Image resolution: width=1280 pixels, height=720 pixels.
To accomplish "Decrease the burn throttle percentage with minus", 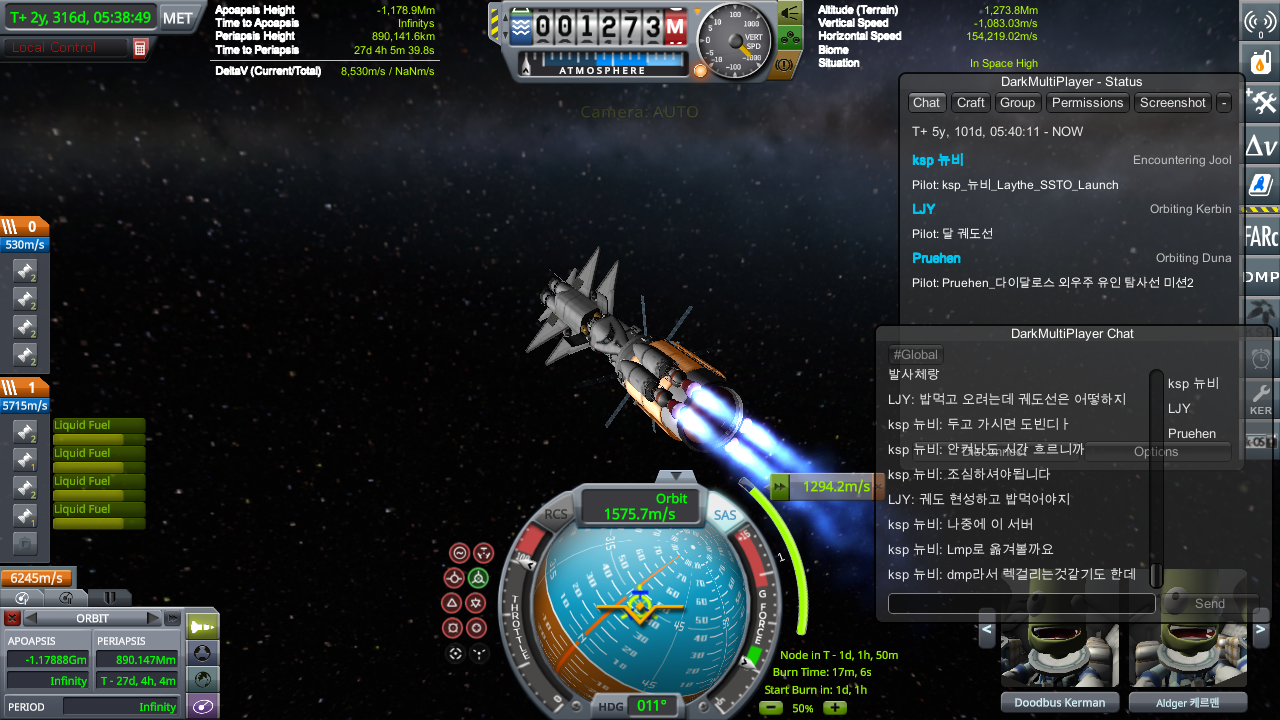I will click(x=771, y=708).
